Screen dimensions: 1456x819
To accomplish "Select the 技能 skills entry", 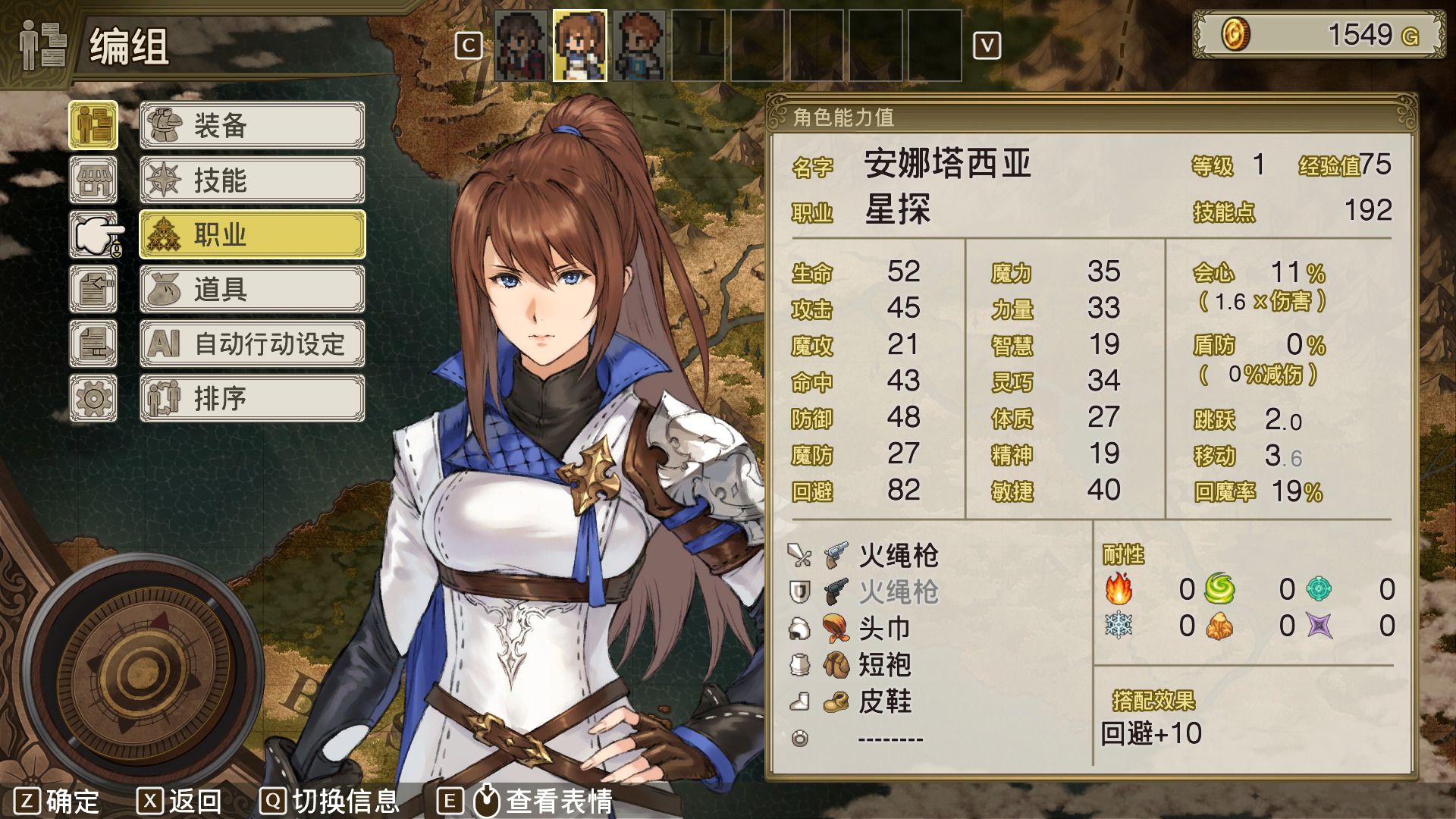I will click(252, 180).
